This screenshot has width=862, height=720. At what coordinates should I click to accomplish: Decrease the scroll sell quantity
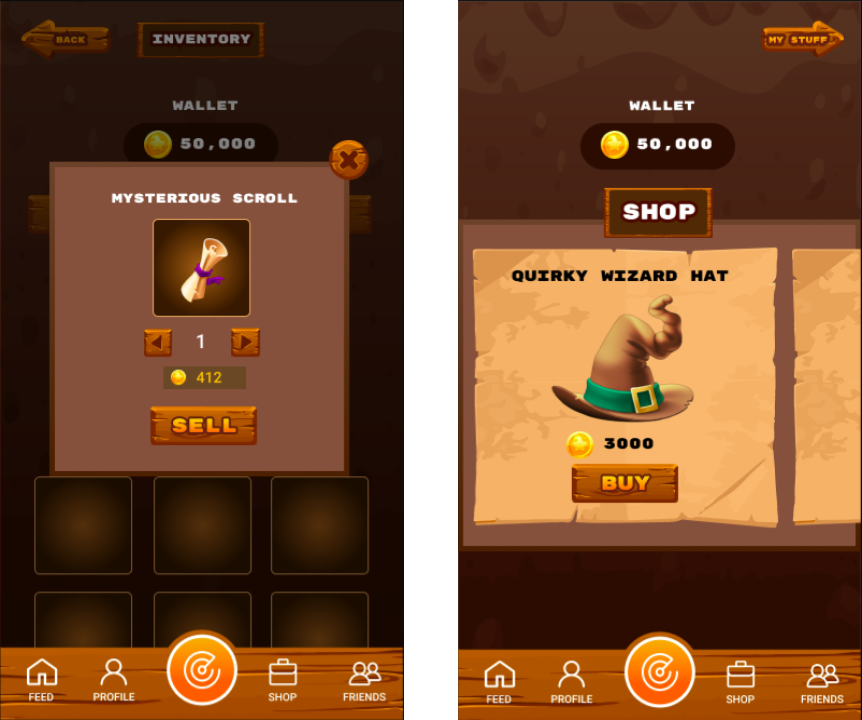158,343
